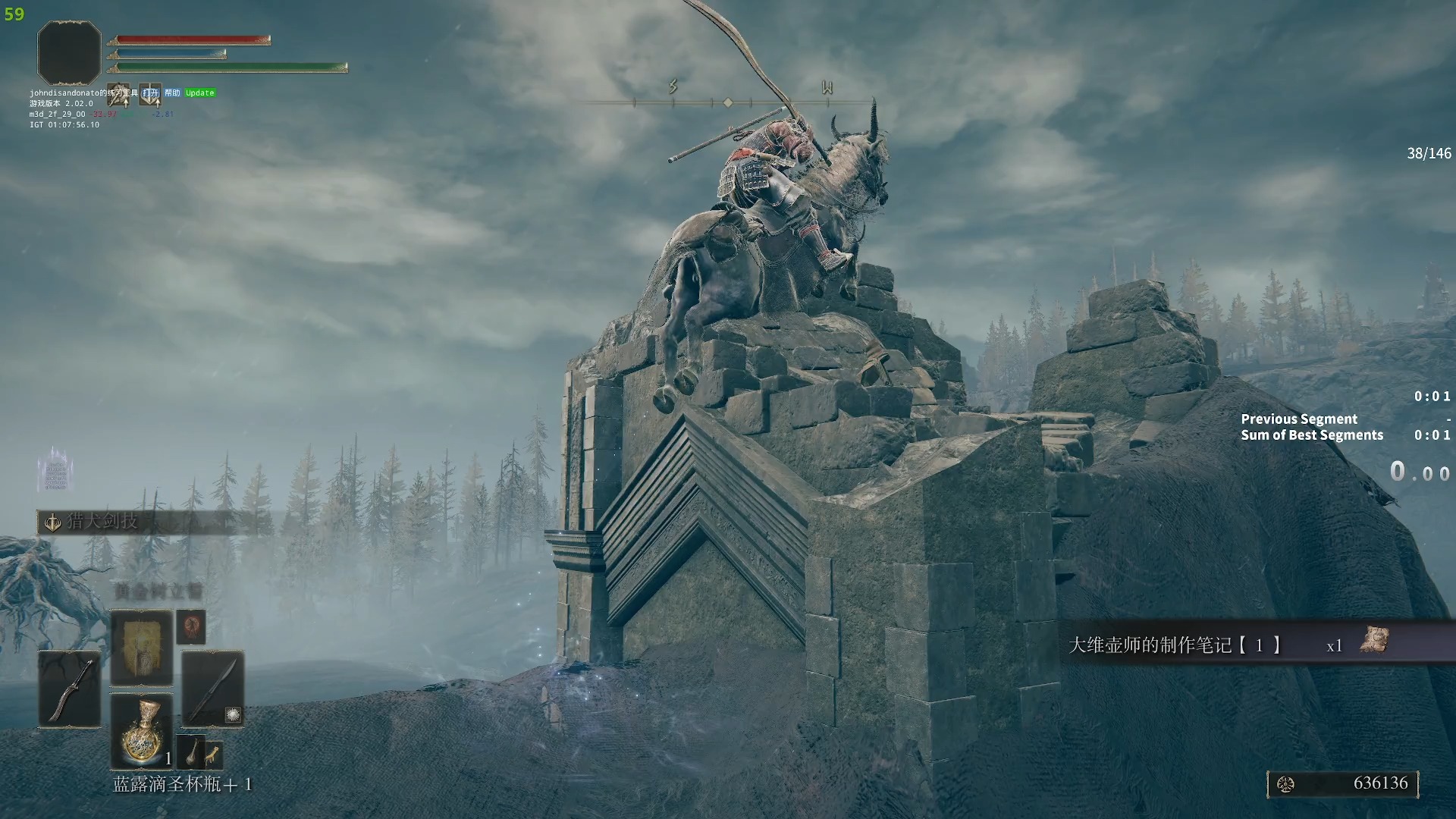Screen dimensions: 1456x819
Task: Click the green Update button
Action: click(x=200, y=93)
